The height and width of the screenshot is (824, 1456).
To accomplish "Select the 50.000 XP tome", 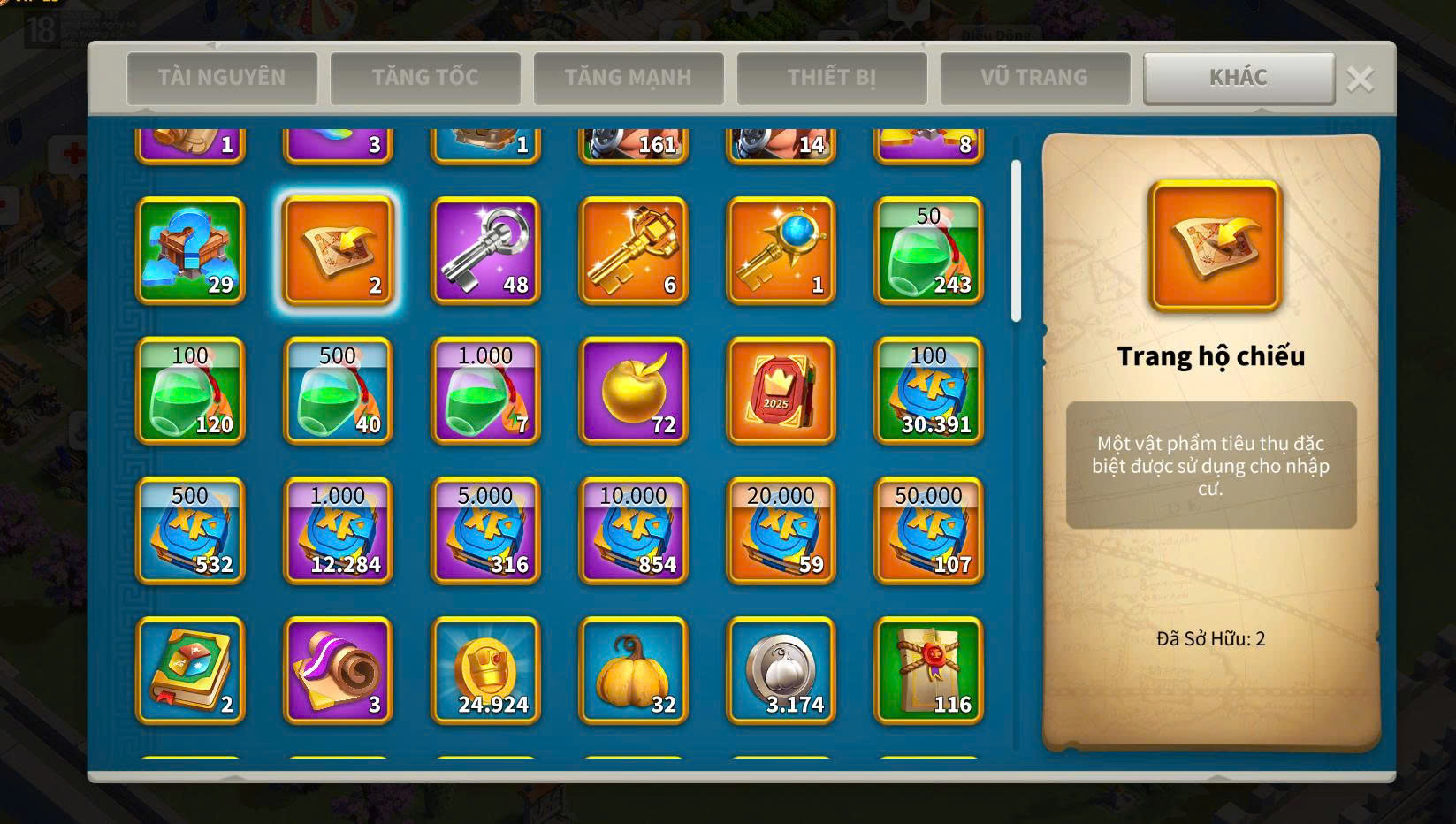I will click(928, 531).
